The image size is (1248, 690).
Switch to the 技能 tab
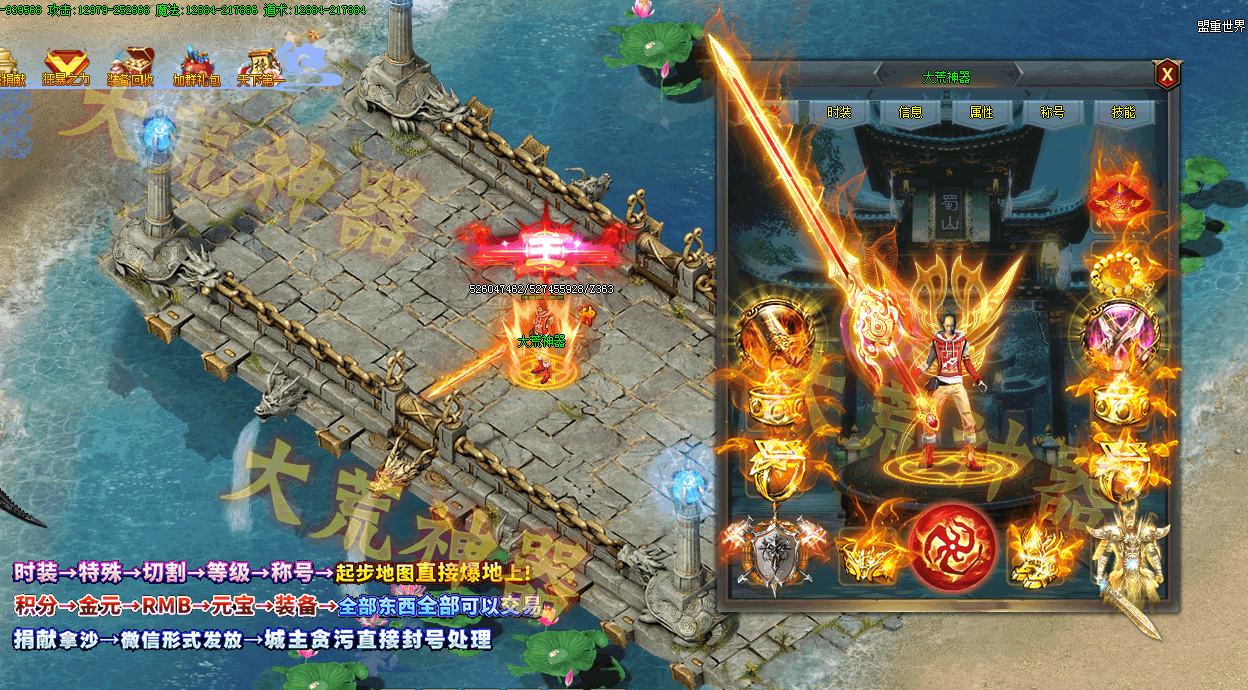(1123, 112)
